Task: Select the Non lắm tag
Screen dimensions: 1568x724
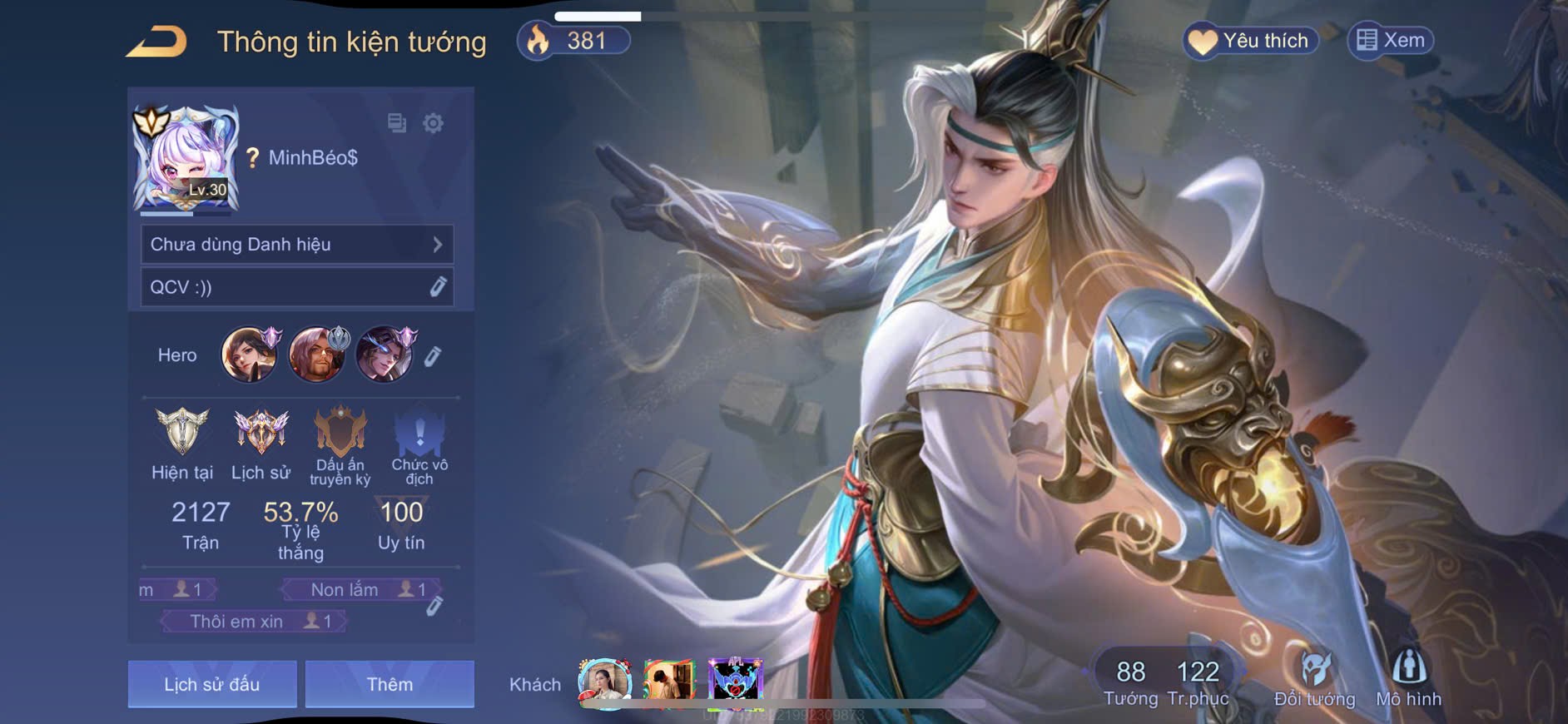Action: (360, 590)
